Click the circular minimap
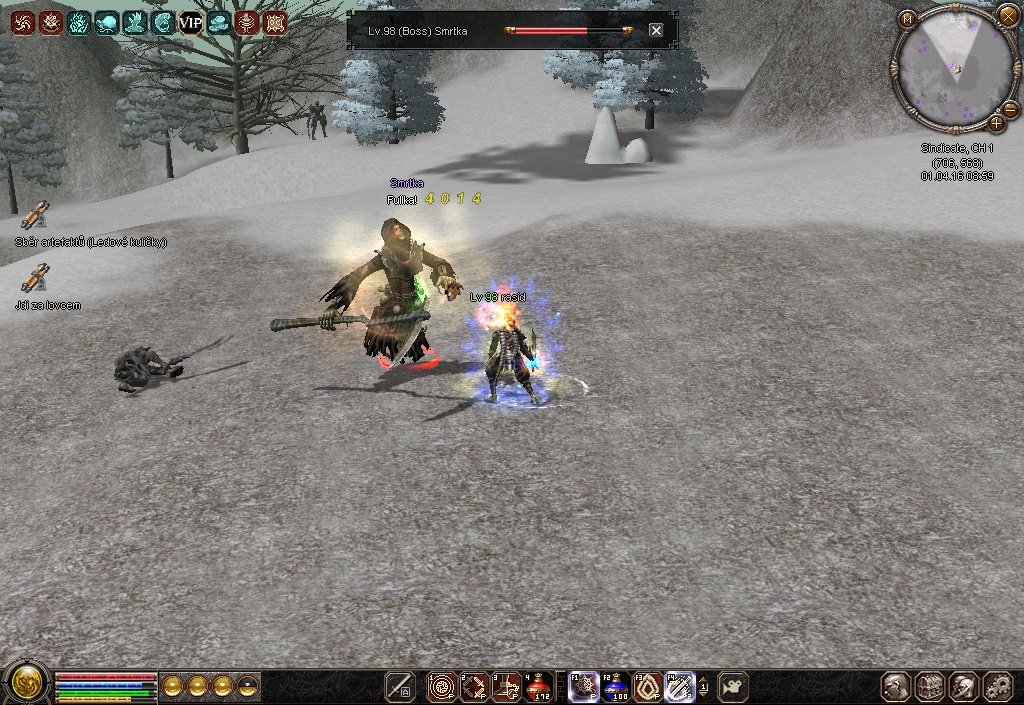Image resolution: width=1024 pixels, height=705 pixels. (951, 70)
